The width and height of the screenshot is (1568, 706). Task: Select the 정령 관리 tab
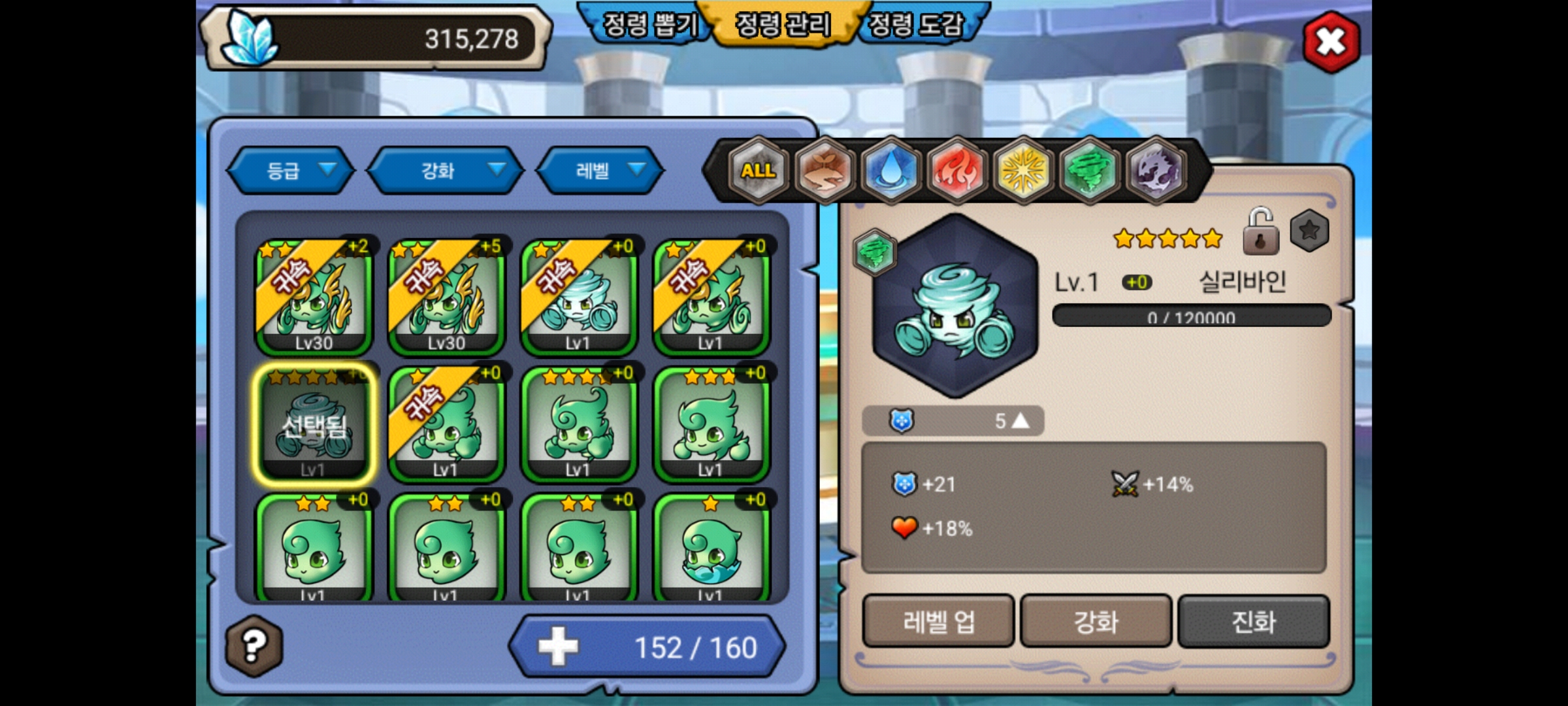click(x=783, y=25)
